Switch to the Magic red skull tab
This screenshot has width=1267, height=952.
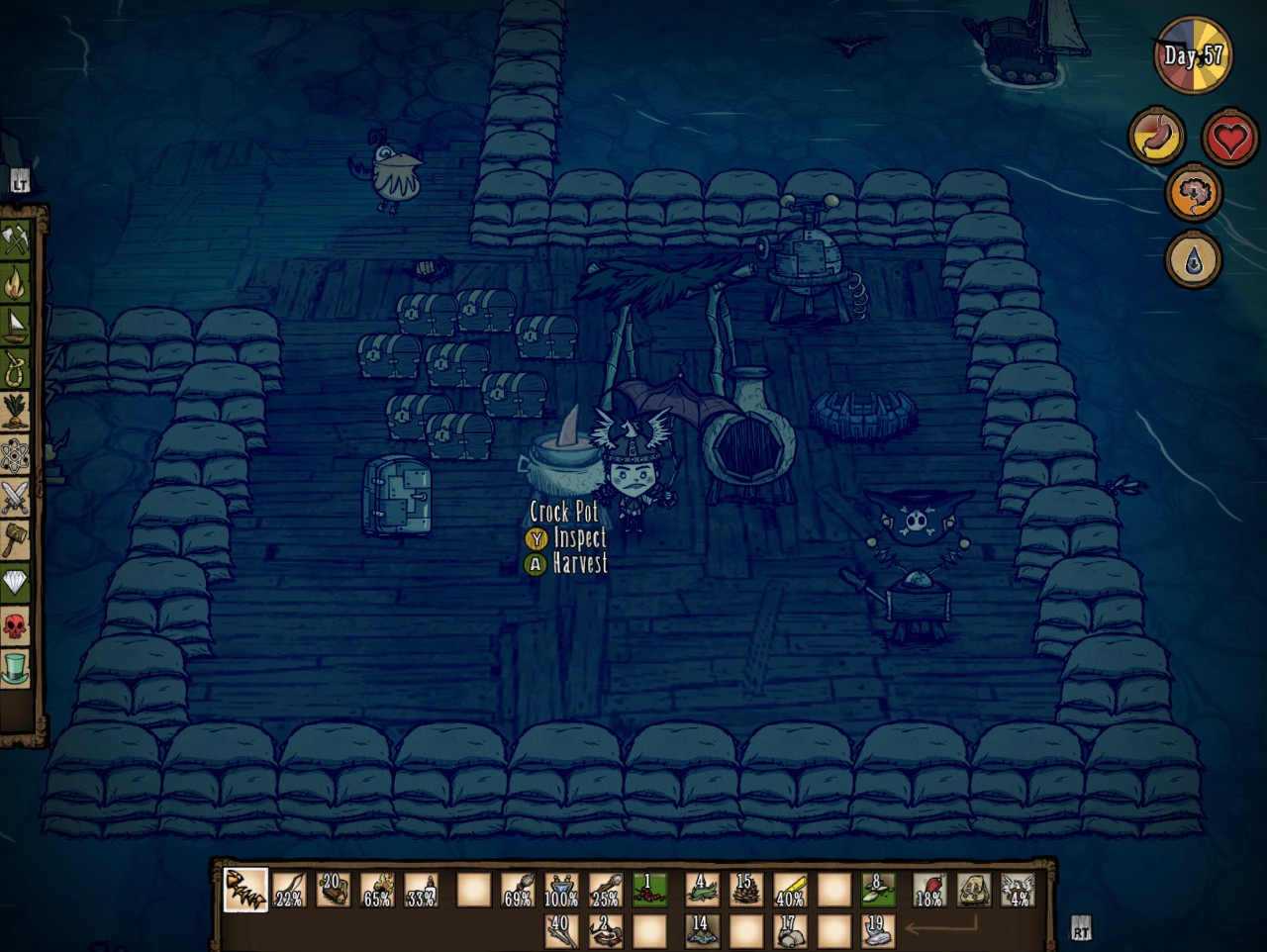pos(16,625)
